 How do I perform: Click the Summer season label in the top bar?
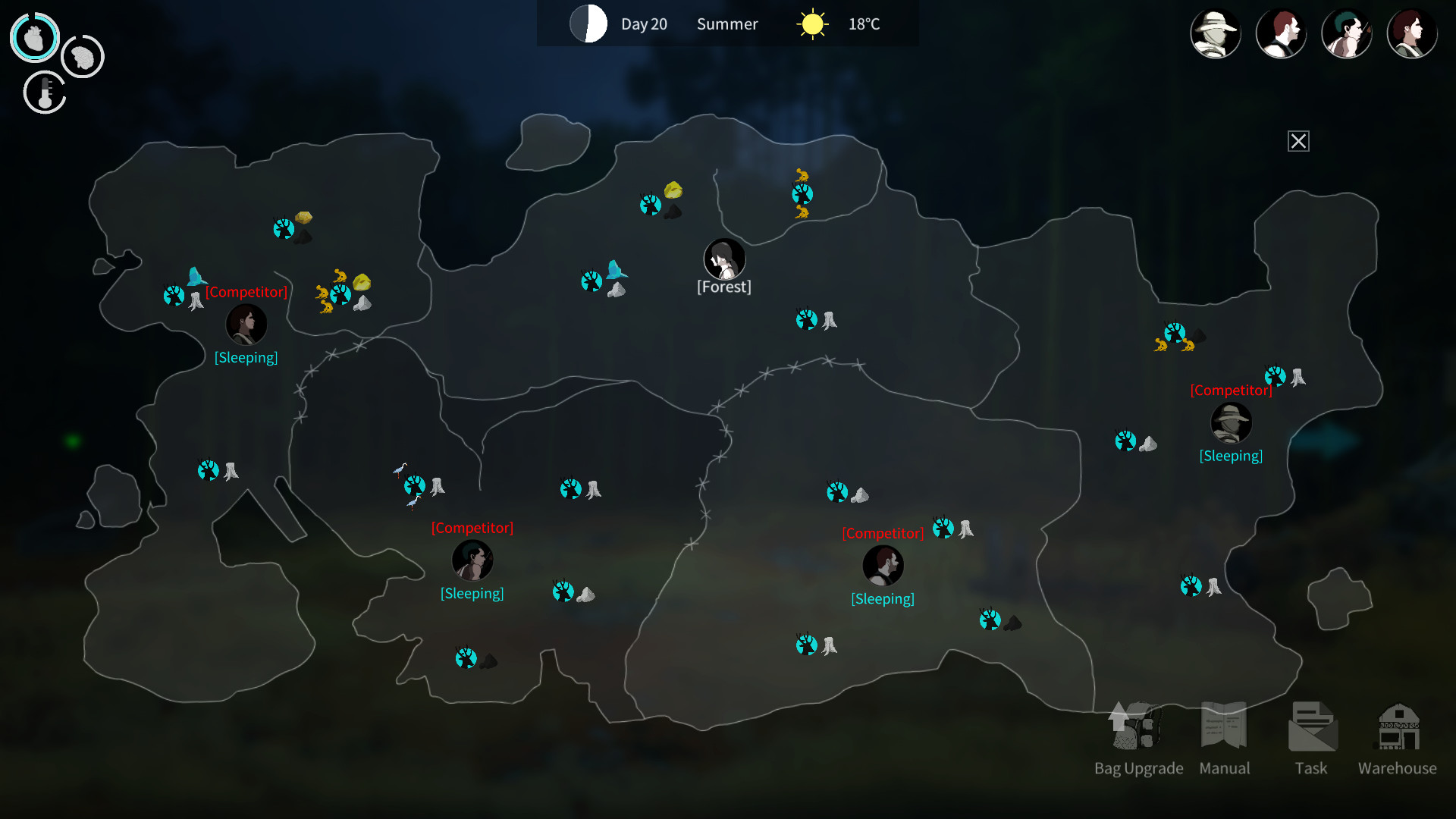click(x=726, y=24)
